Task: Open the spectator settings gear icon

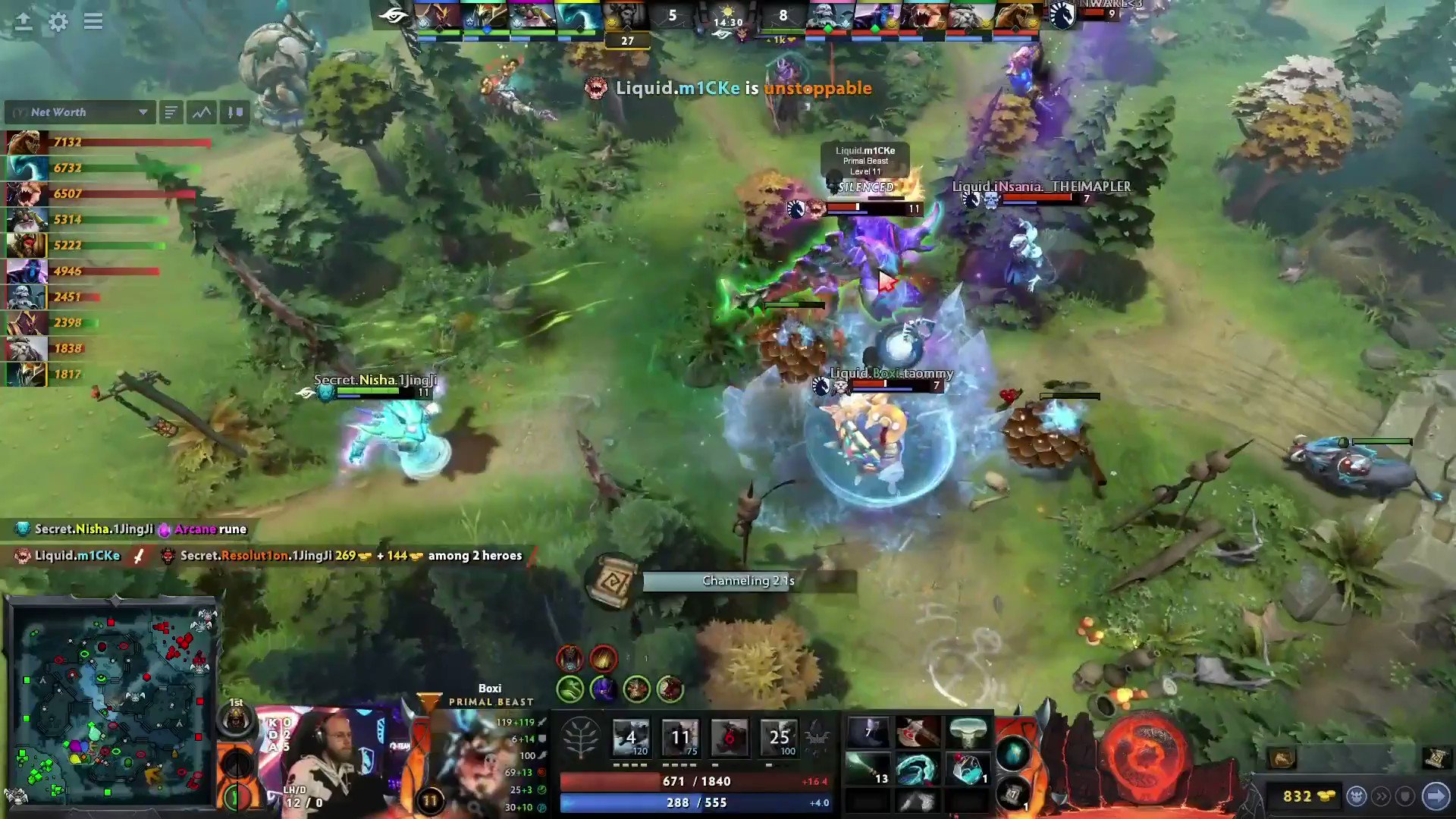Action: pos(58,22)
